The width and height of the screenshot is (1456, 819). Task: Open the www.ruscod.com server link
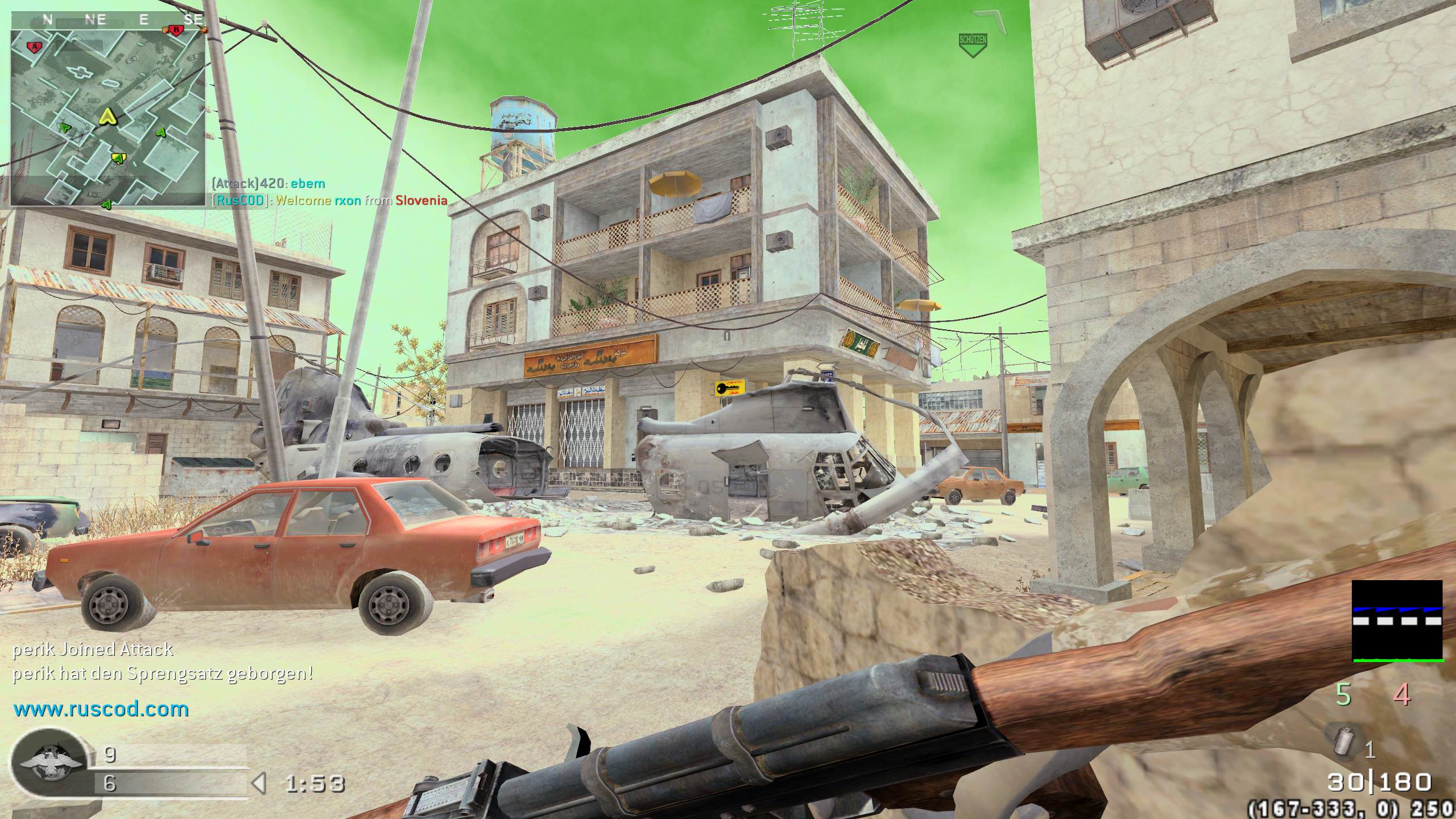coord(101,709)
